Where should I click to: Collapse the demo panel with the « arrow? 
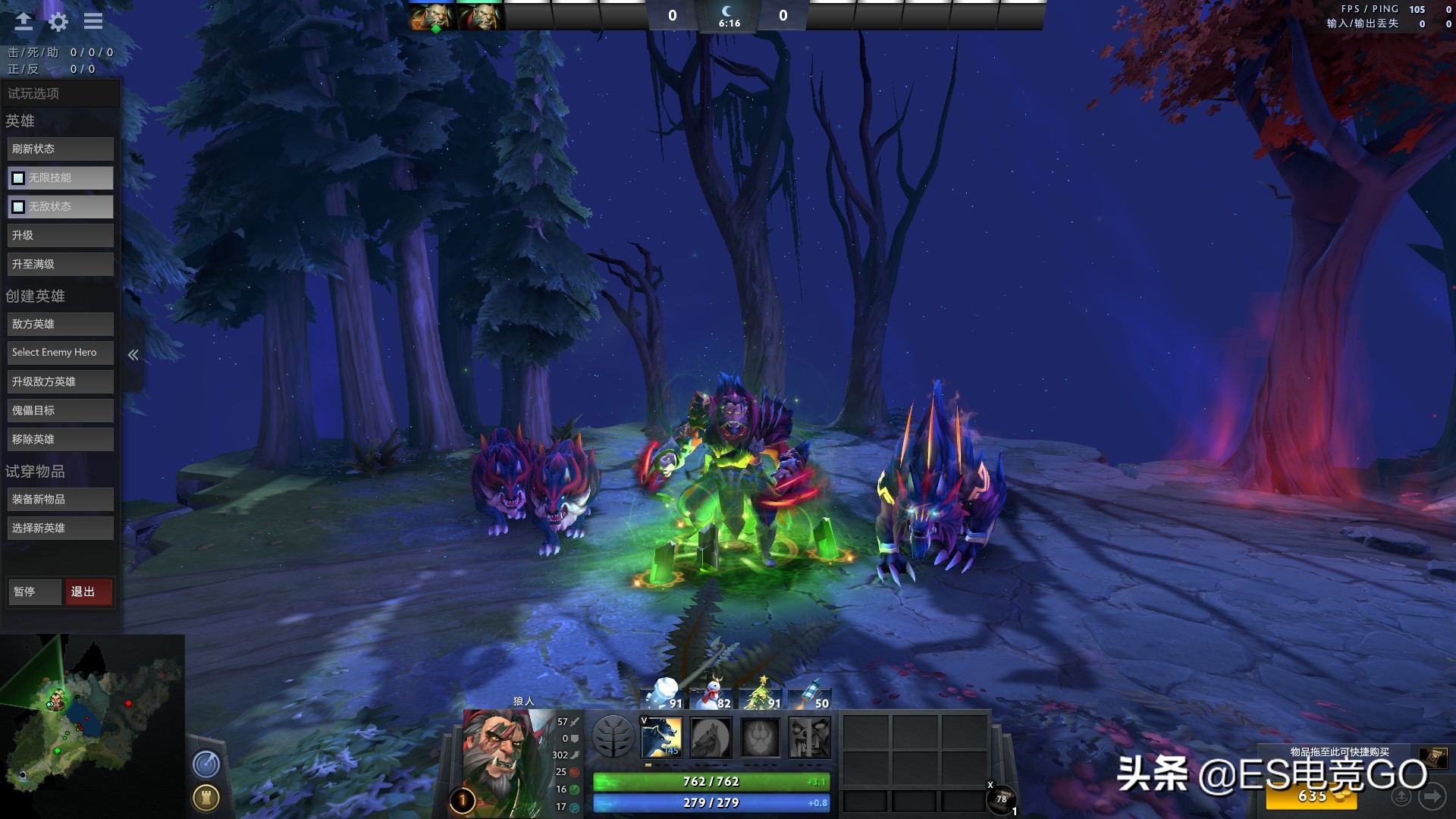[x=133, y=353]
